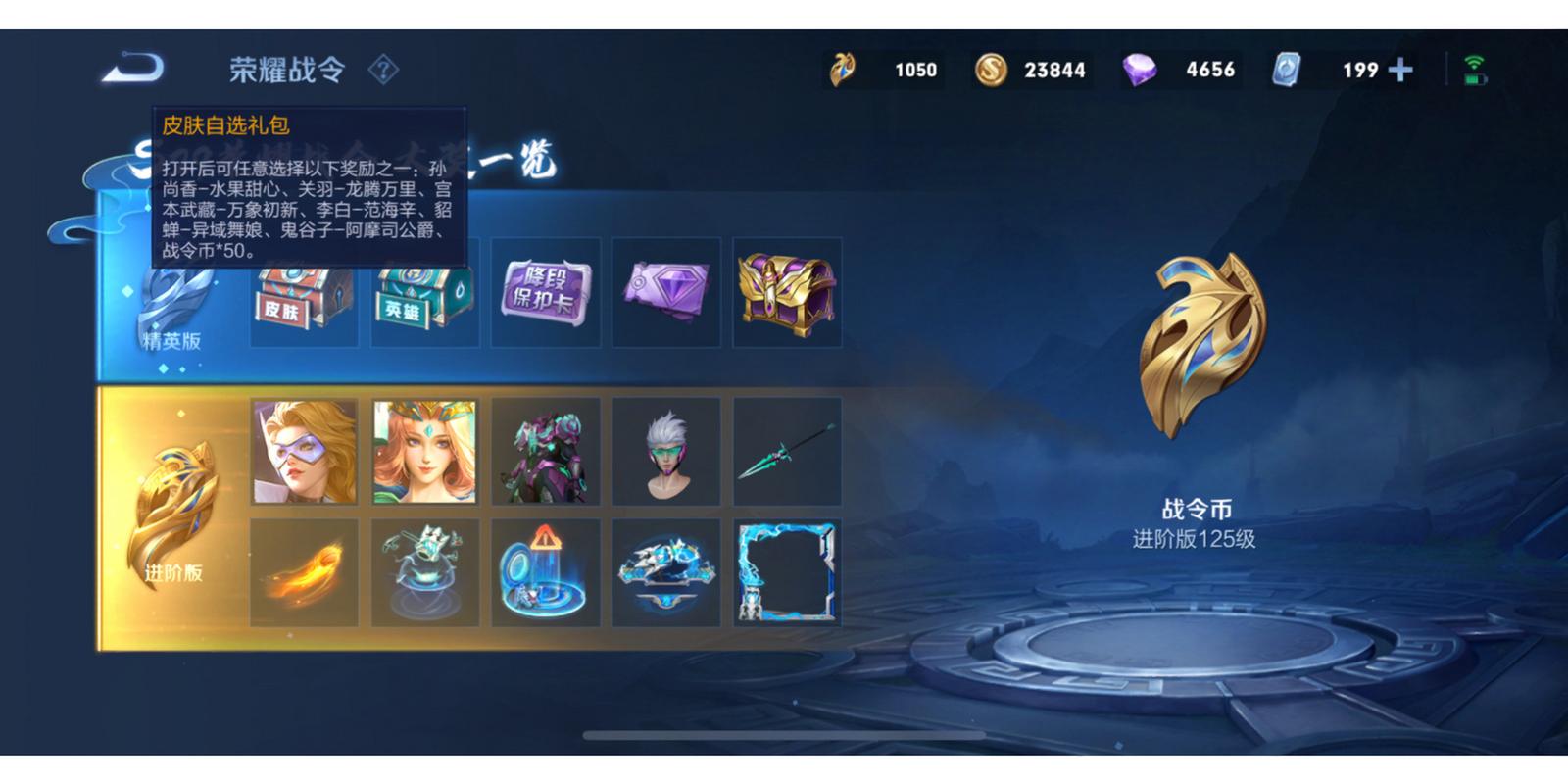This screenshot has height=784, width=1568.
Task: Open the gold and purple treasure chest
Action: tap(787, 292)
